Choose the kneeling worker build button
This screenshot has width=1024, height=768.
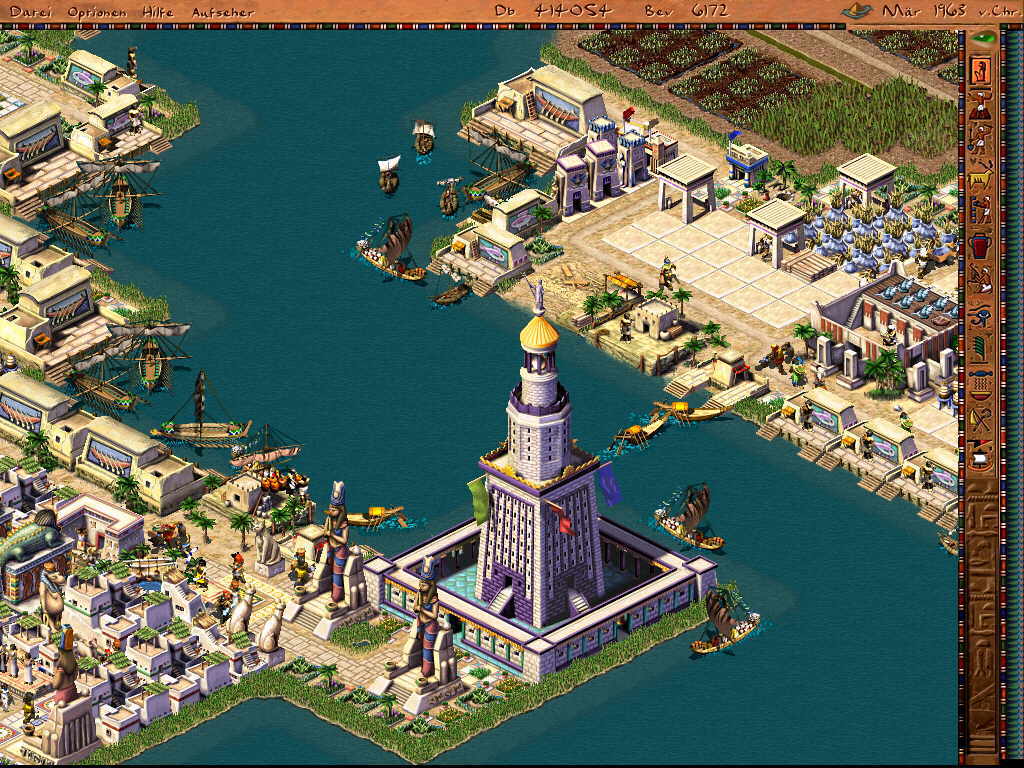click(980, 103)
